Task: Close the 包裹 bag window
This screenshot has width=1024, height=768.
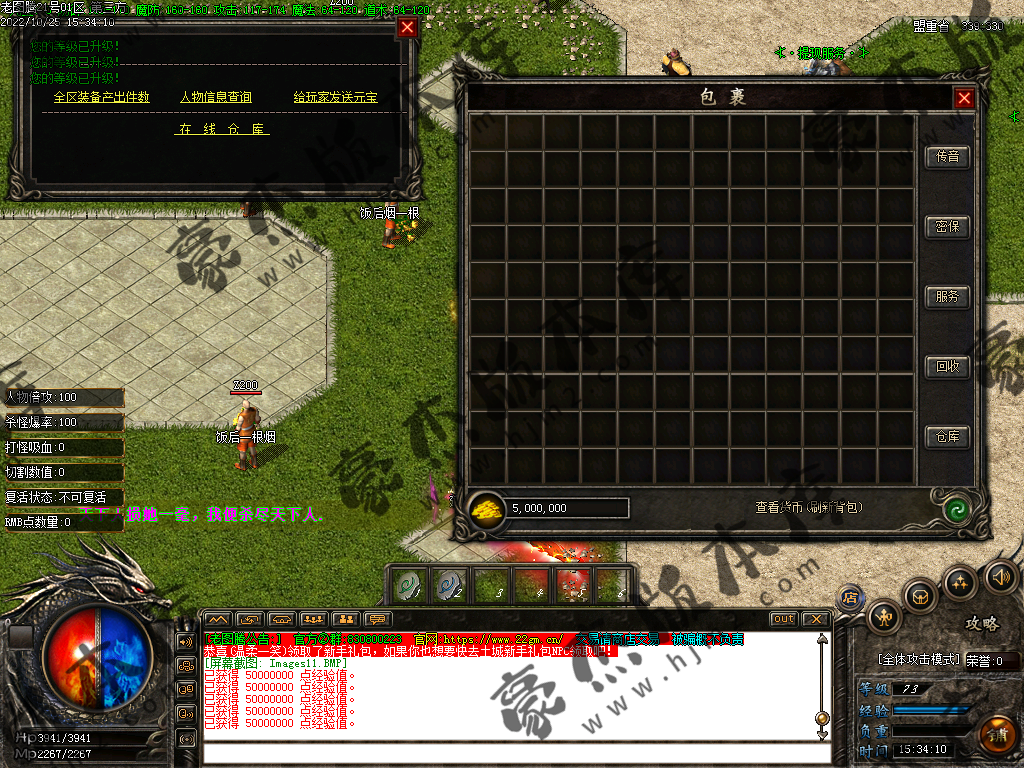Action: 964,98
